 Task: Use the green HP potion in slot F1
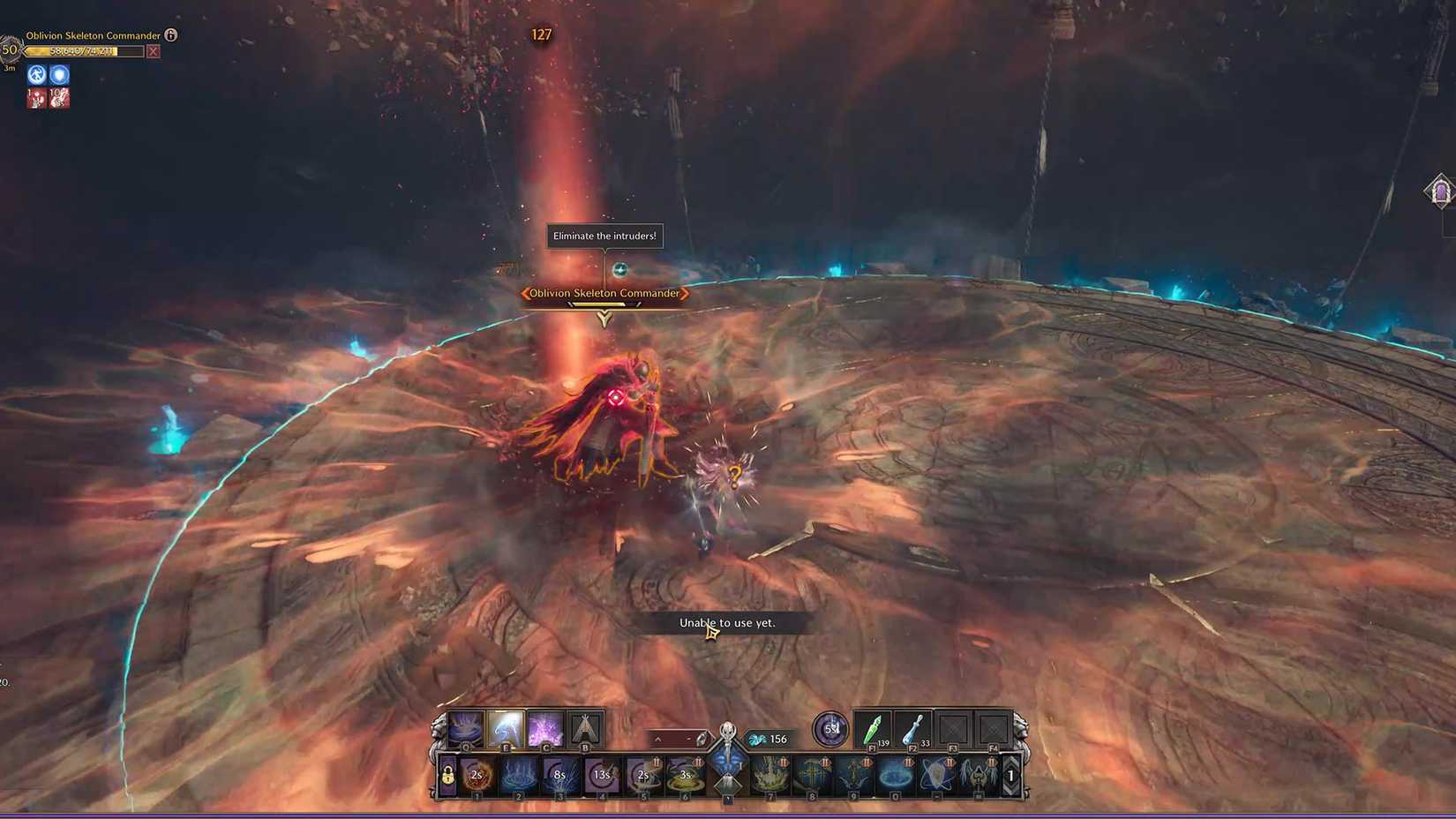(873, 728)
